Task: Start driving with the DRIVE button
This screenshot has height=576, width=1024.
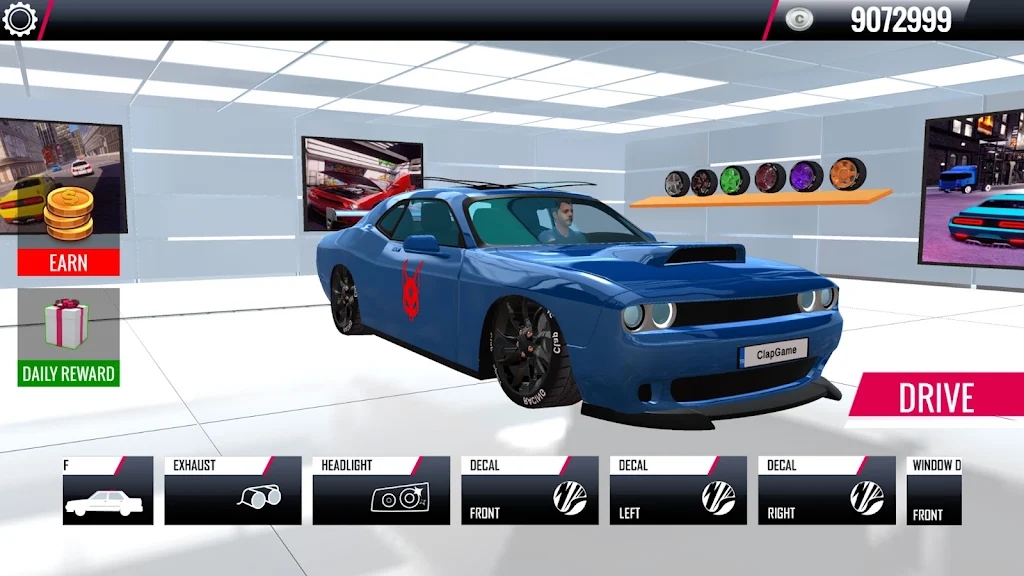Action: (x=935, y=397)
